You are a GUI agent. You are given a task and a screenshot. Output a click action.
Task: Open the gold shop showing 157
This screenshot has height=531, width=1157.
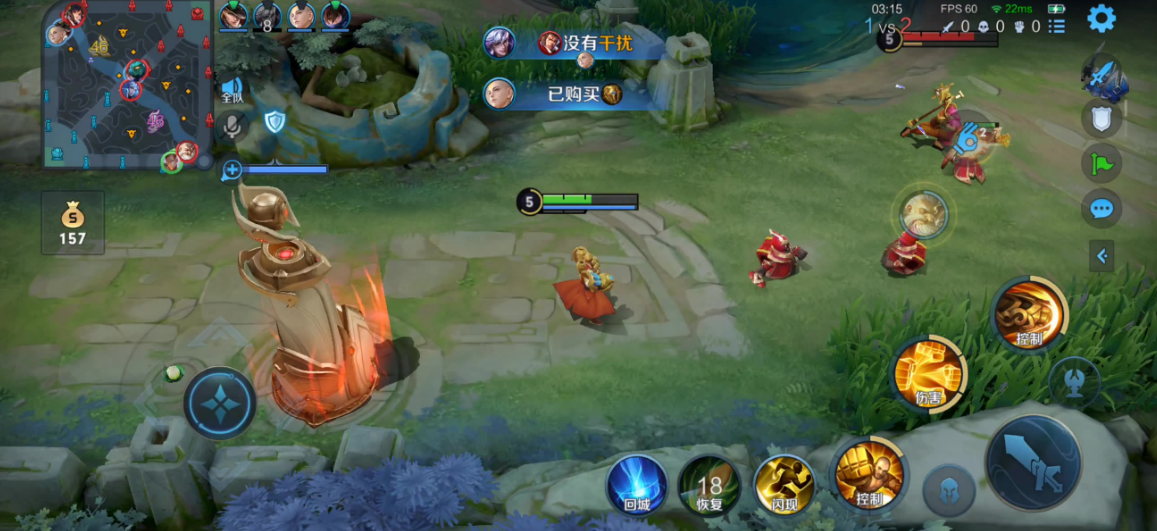[x=72, y=223]
